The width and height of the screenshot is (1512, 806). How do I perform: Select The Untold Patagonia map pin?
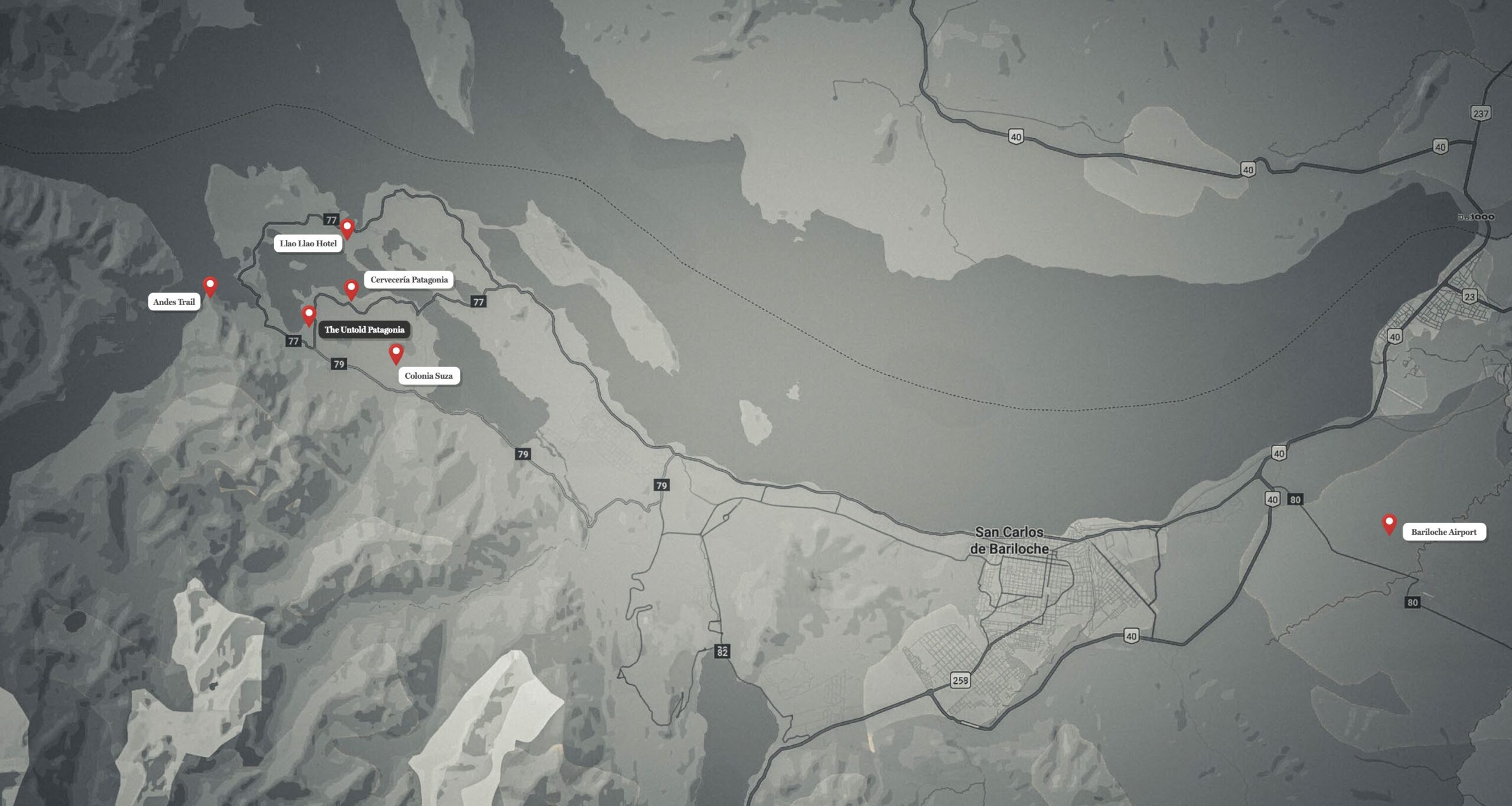tap(308, 315)
